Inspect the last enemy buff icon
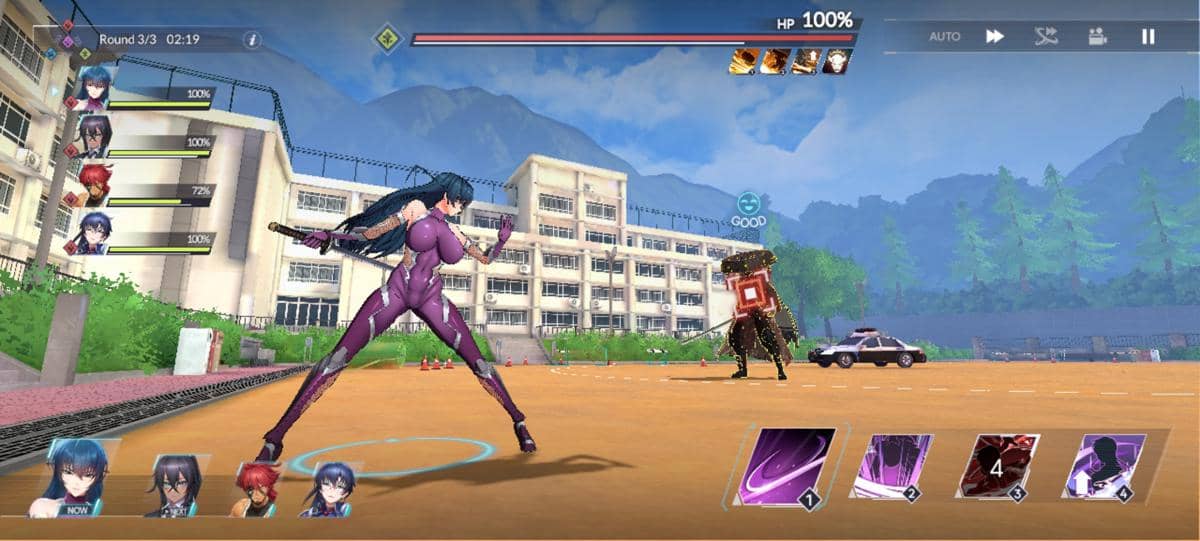Viewport: 1200px width, 541px height. (837, 62)
